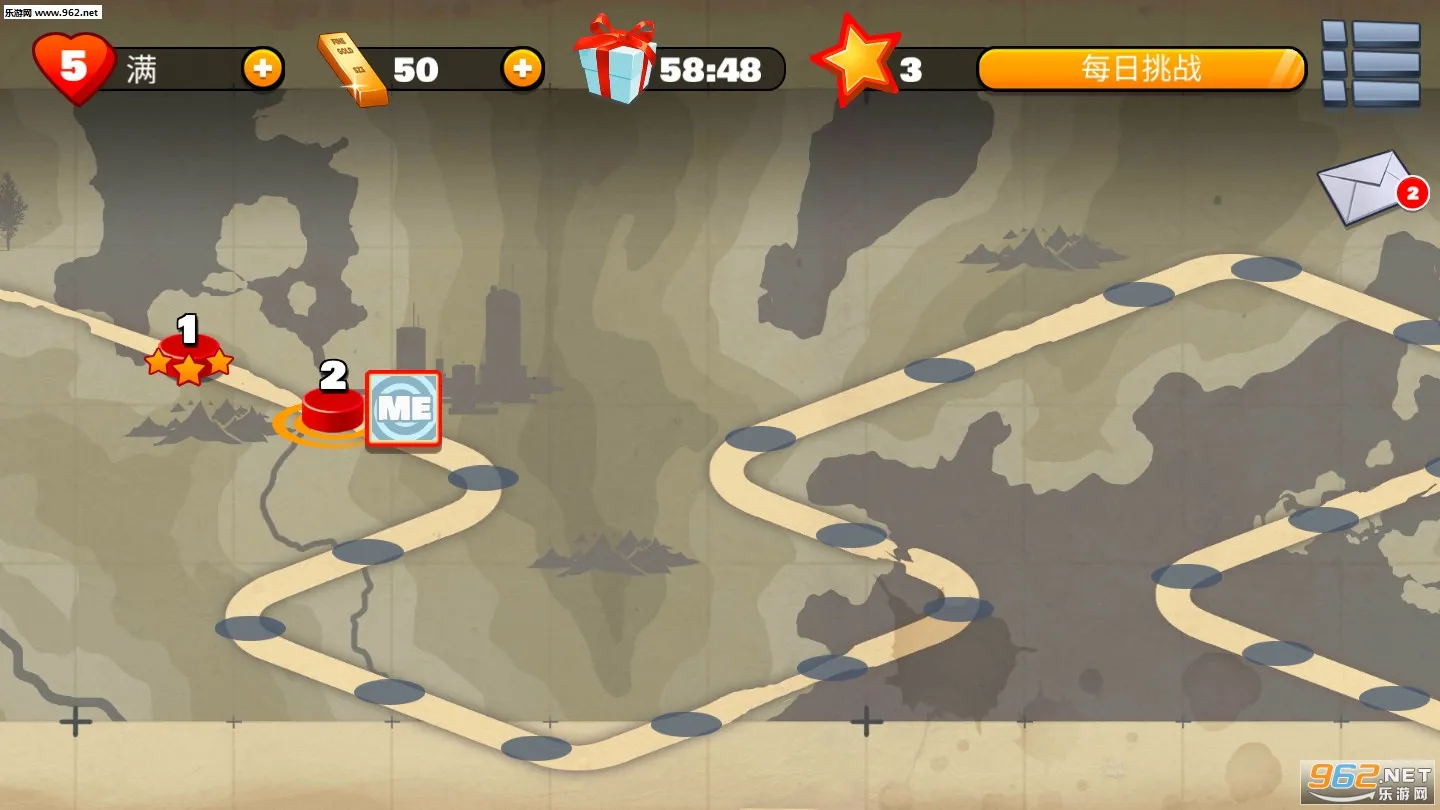Start the 每日挑战 daily challenge

tap(1141, 69)
